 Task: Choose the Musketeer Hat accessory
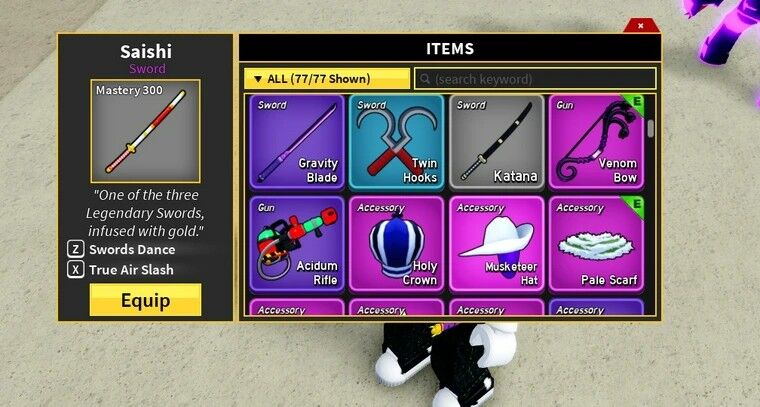click(x=497, y=243)
